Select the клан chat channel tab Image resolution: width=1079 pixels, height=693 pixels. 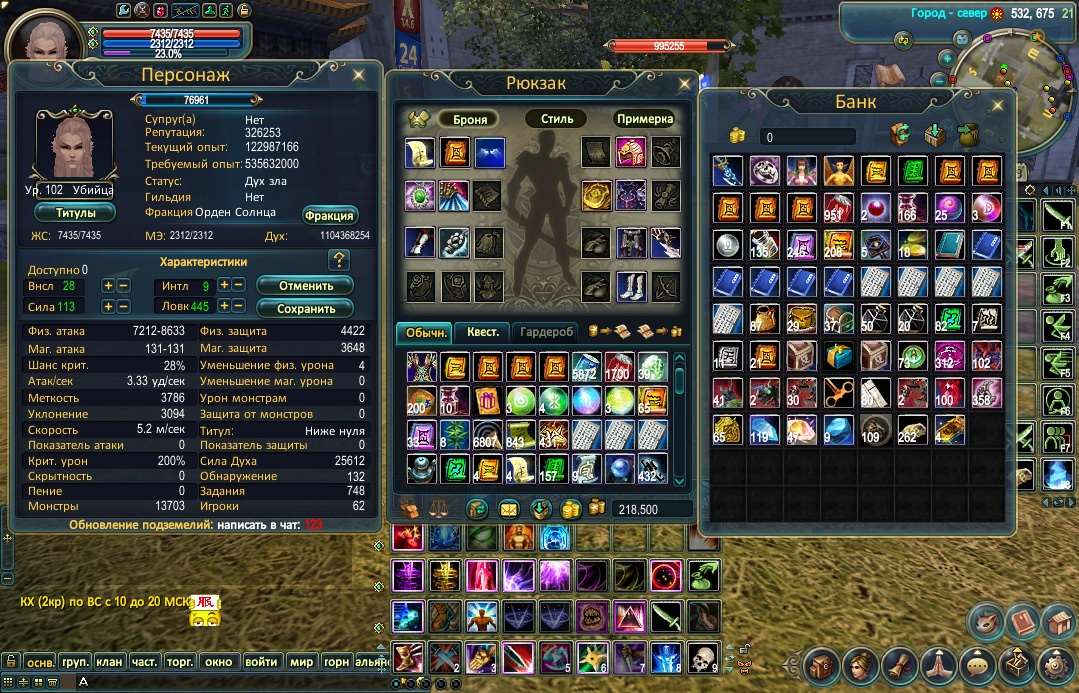click(x=109, y=661)
